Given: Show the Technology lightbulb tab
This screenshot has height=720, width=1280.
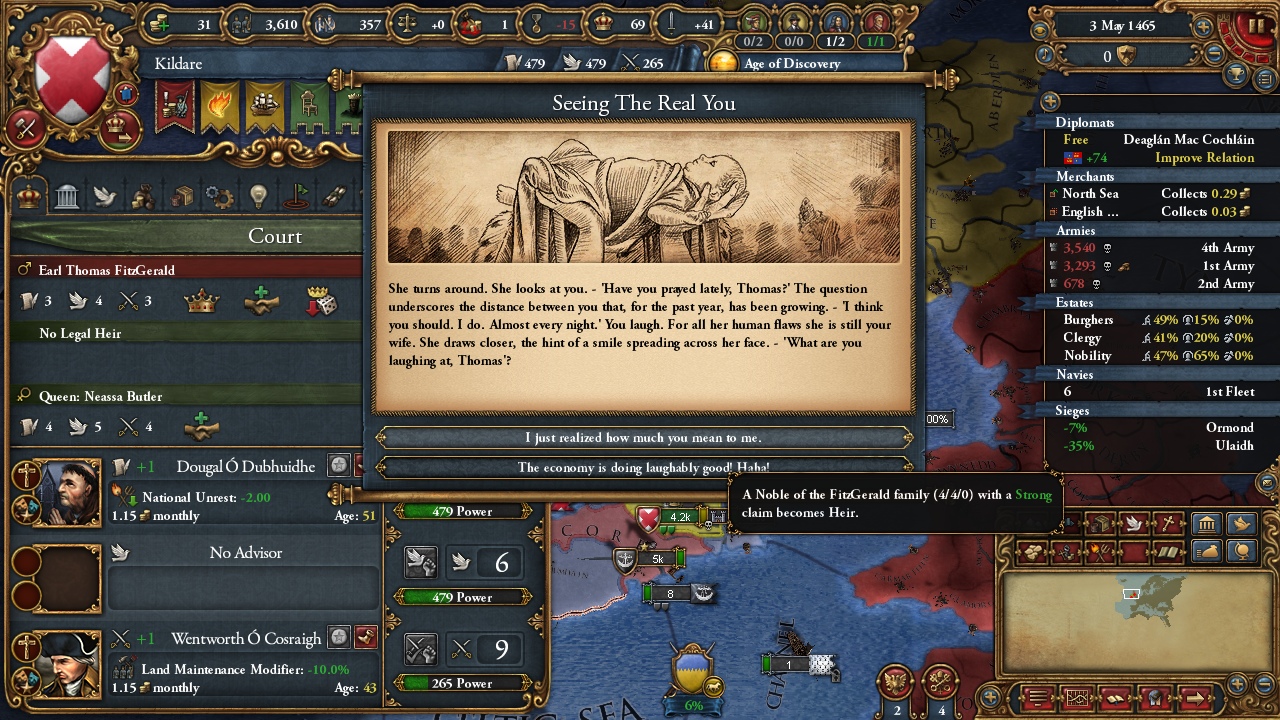Looking at the screenshot, I should pyautogui.click(x=258, y=195).
